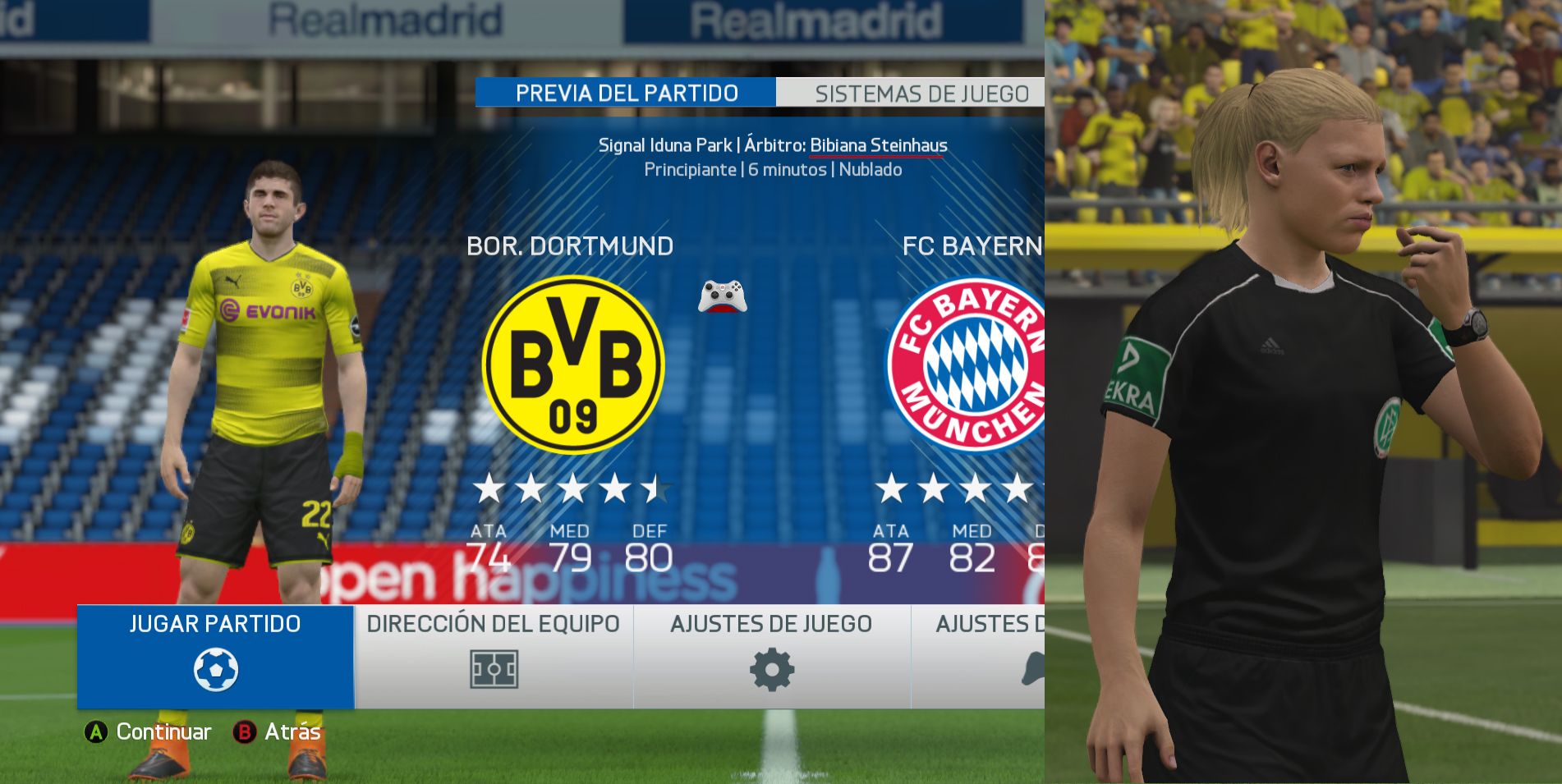
Task: Open Ajustes de Juego settings
Action: (771, 656)
